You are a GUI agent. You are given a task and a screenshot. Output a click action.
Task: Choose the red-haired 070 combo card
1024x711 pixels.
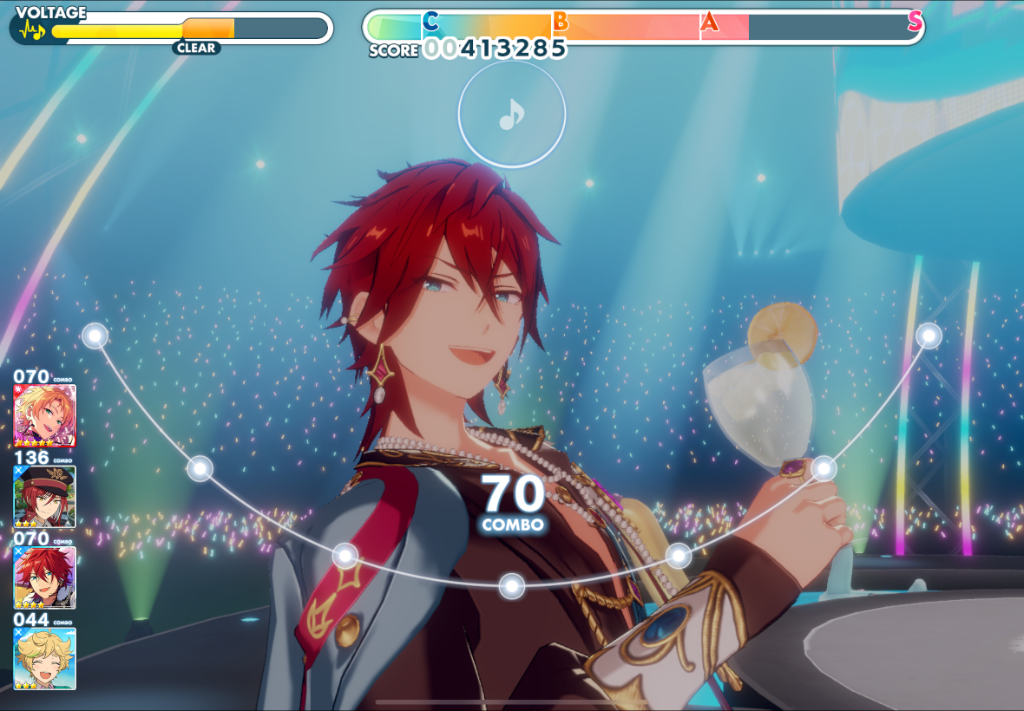[44, 577]
